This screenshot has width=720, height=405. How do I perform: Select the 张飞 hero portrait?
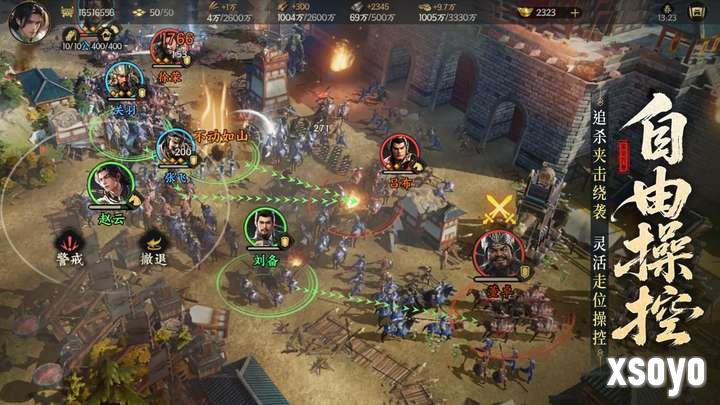click(175, 148)
